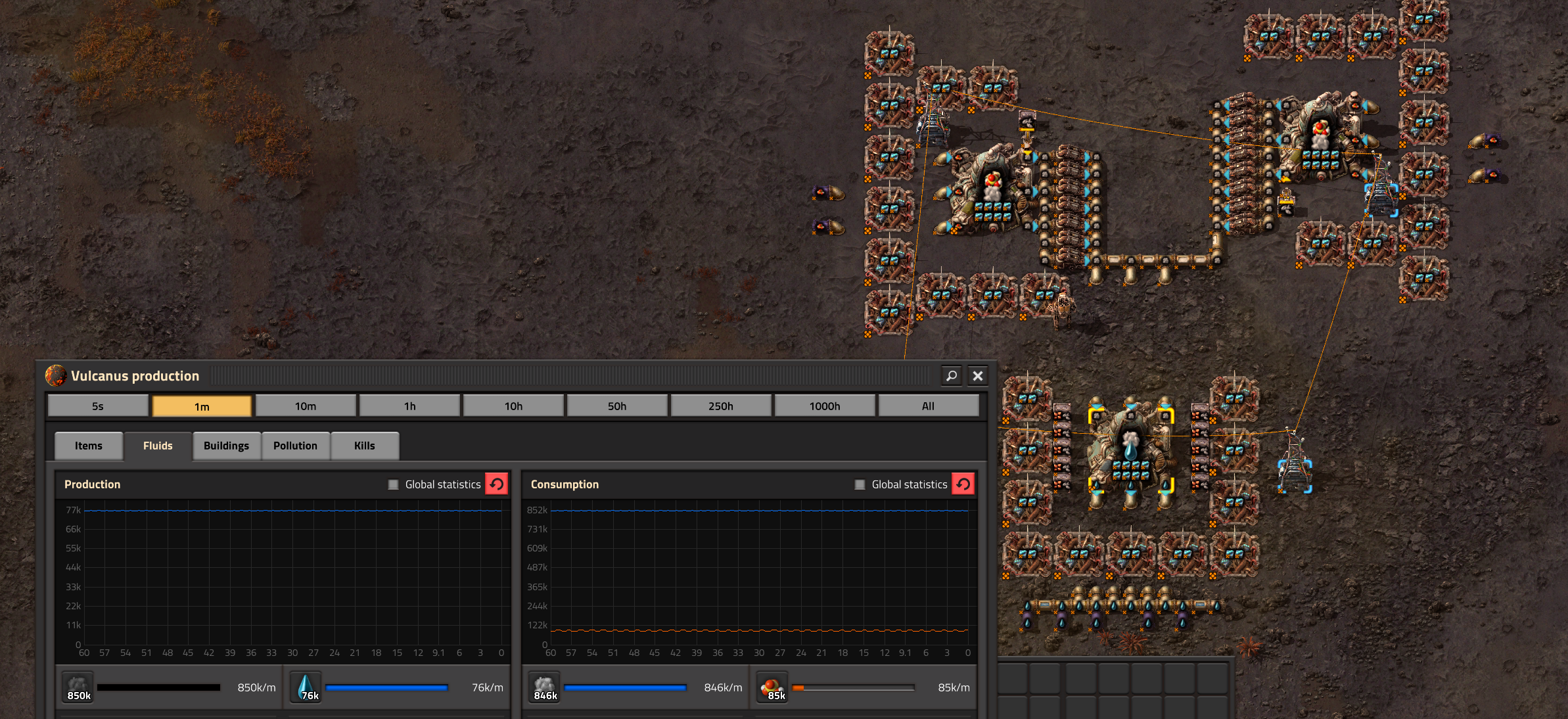Viewport: 1568px width, 719px height.
Task: Choose the 1000h time range
Action: pos(825,406)
